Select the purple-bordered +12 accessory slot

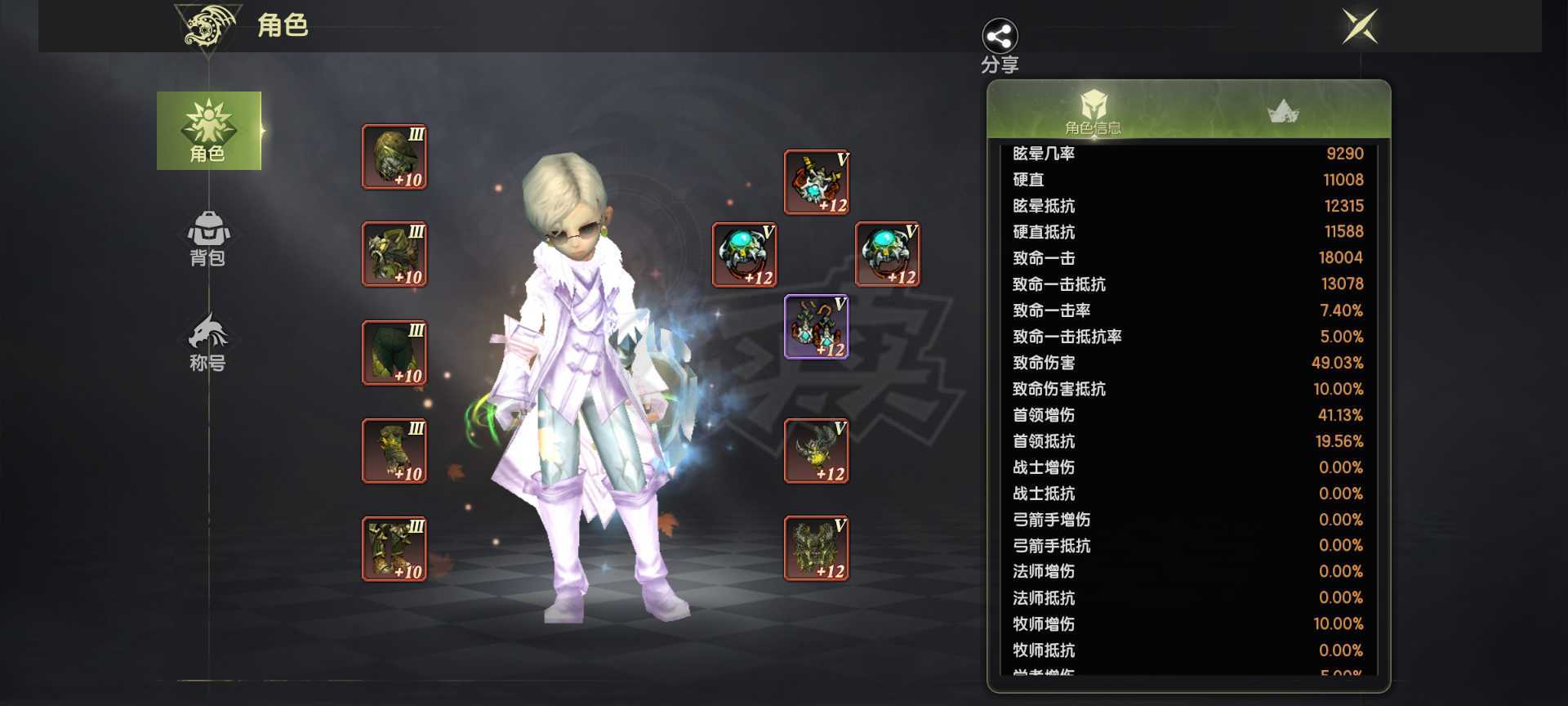coord(817,327)
